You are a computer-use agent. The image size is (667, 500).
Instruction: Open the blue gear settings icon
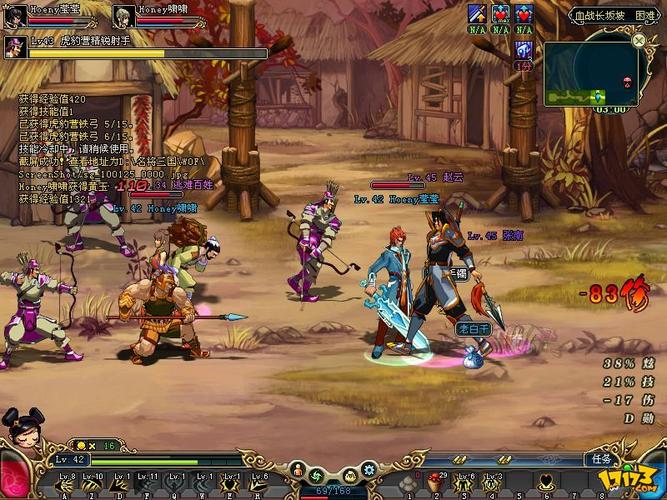click(x=369, y=469)
